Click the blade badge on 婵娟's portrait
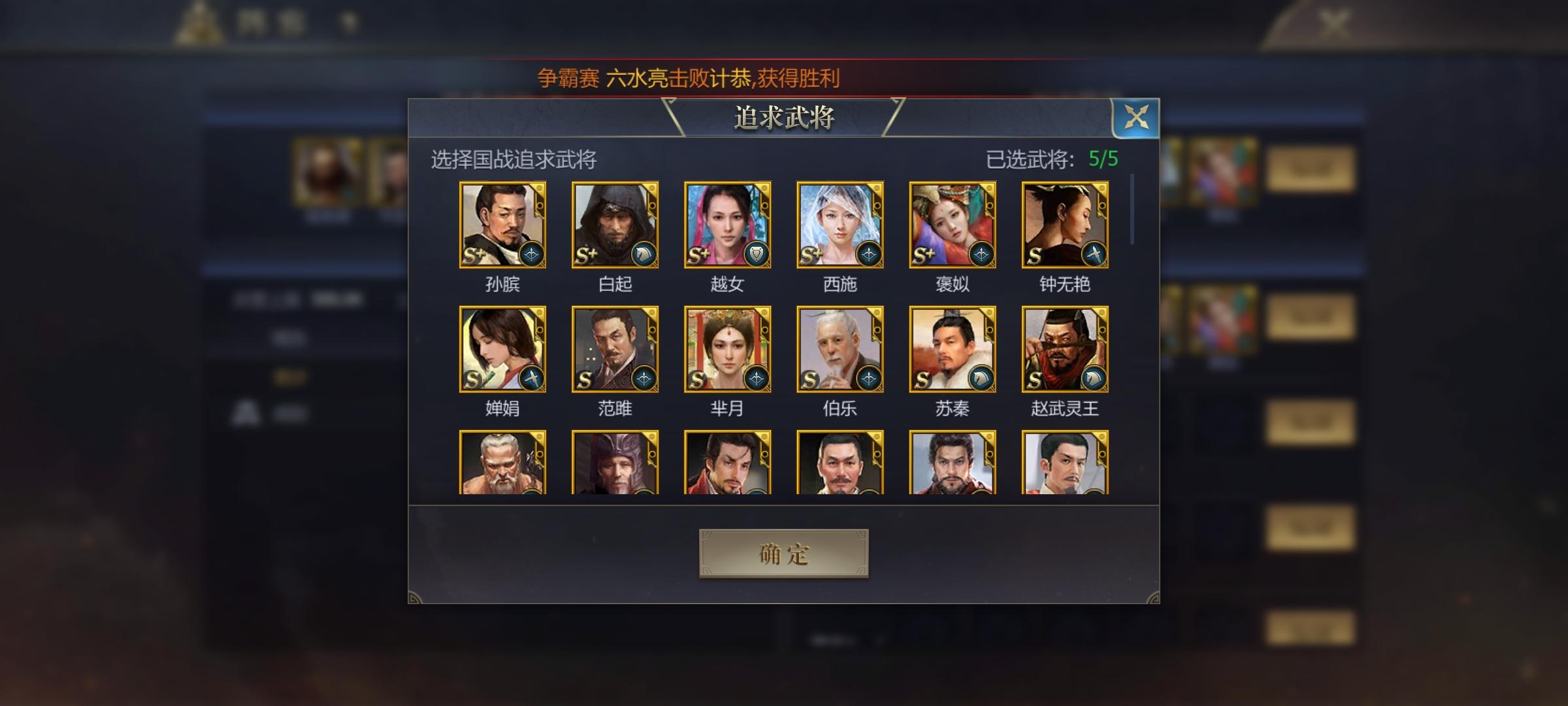The width and height of the screenshot is (1568, 706). coord(532,378)
